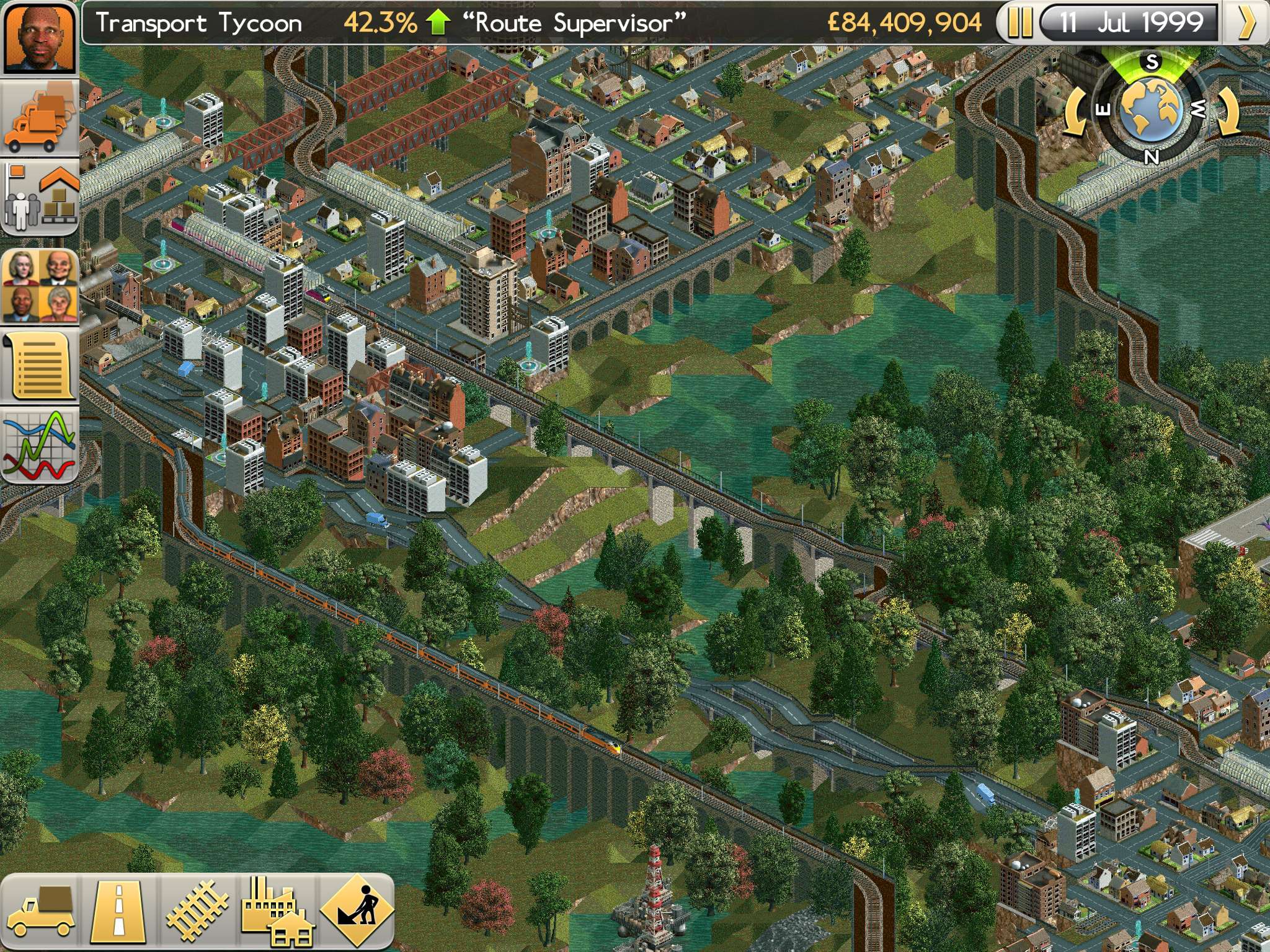
Task: Advance the game speed with the chevron arrow
Action: point(1250,22)
